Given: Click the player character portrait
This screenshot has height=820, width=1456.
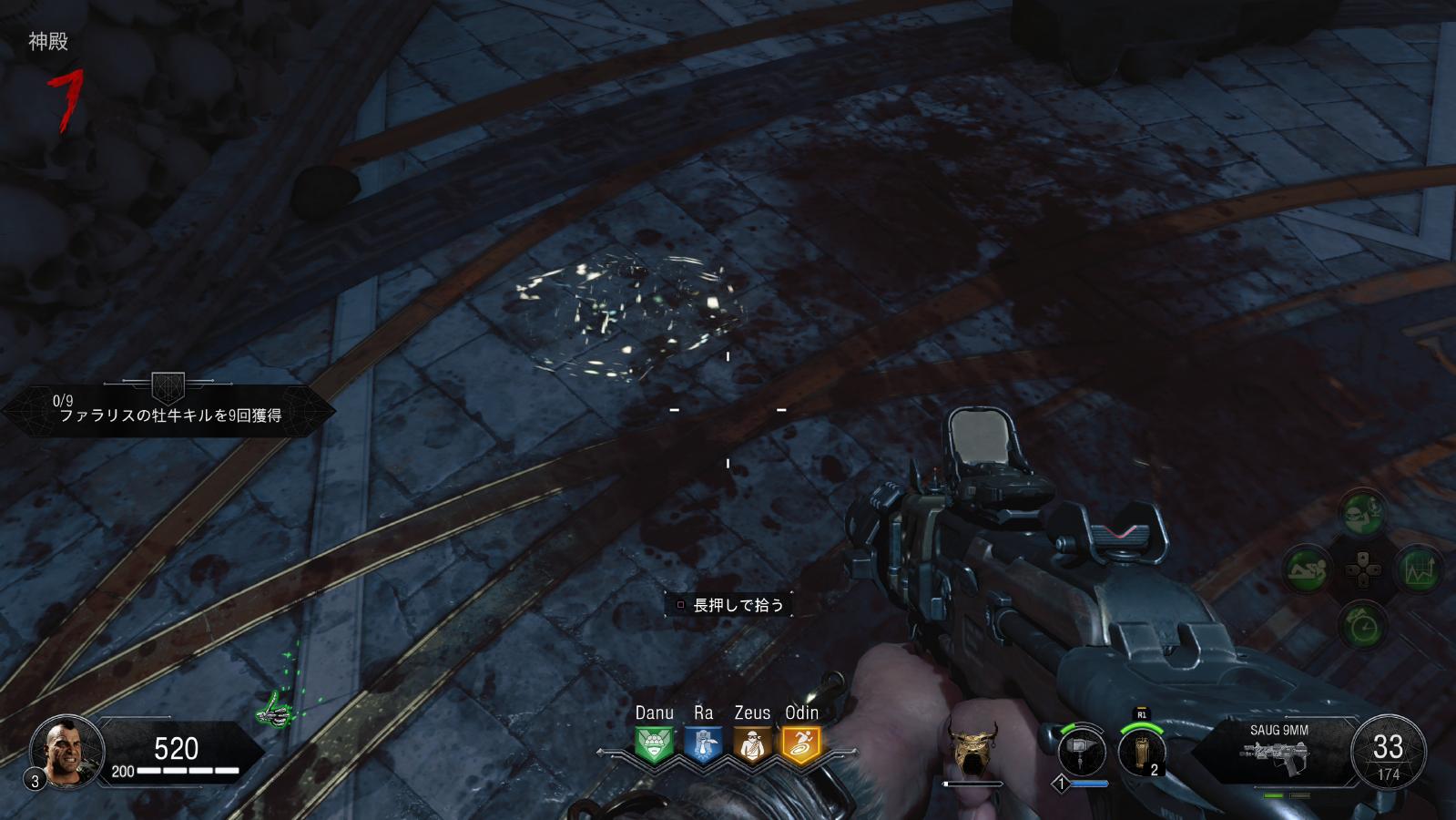Looking at the screenshot, I should 62,750.
